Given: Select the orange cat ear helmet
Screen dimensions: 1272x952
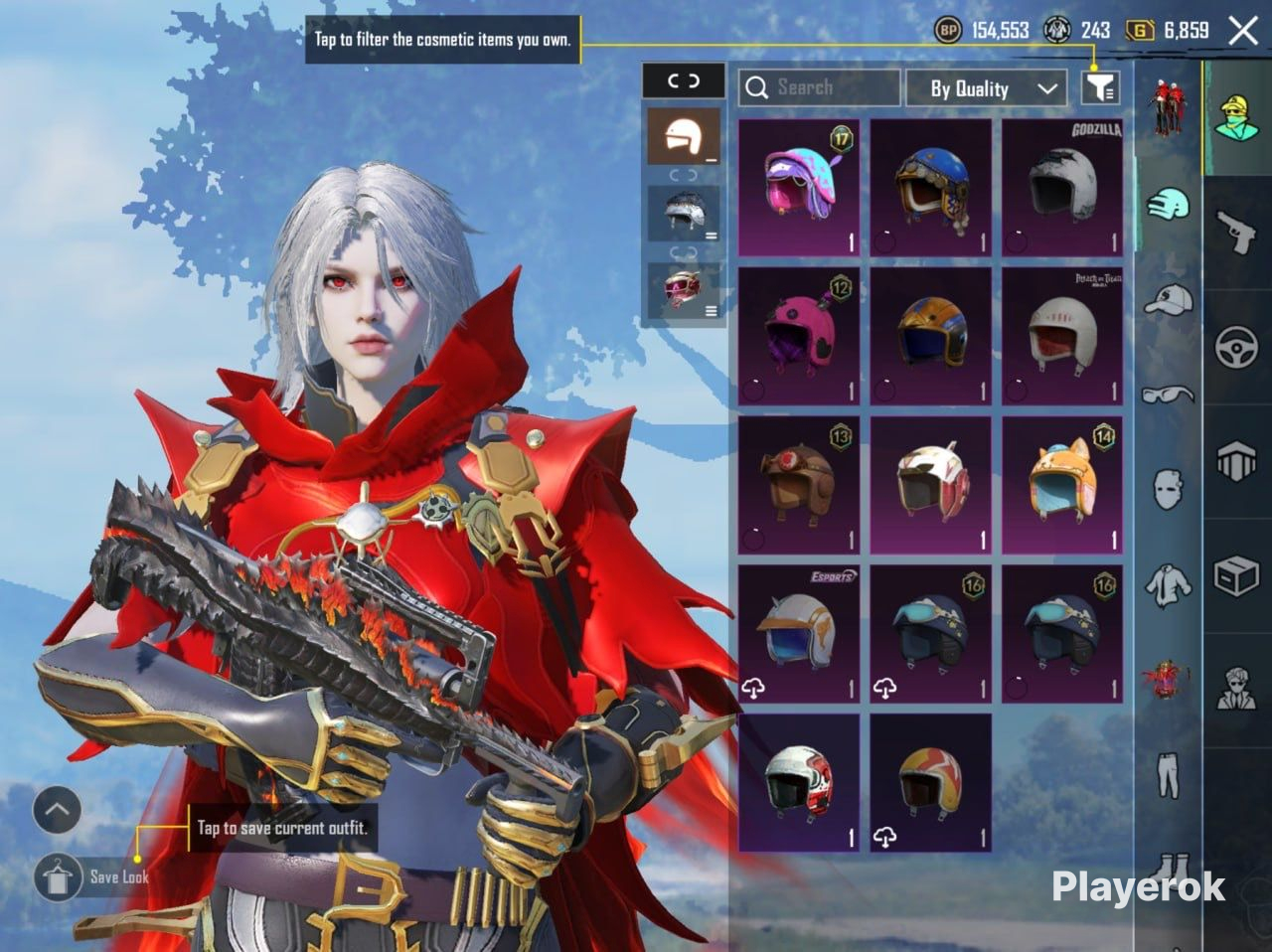Looking at the screenshot, I should [1062, 485].
